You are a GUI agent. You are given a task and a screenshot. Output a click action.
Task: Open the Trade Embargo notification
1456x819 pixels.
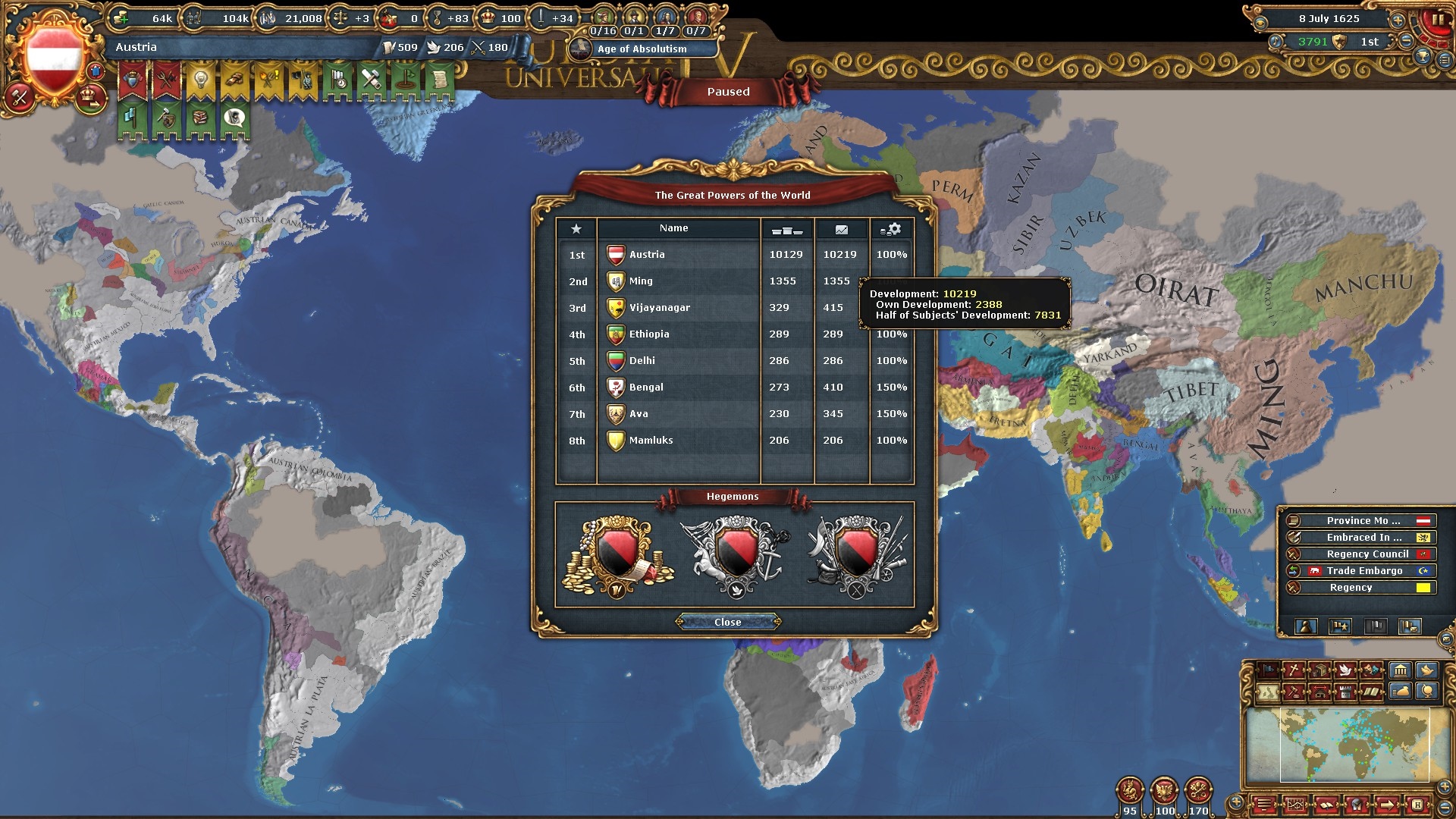click(1363, 571)
